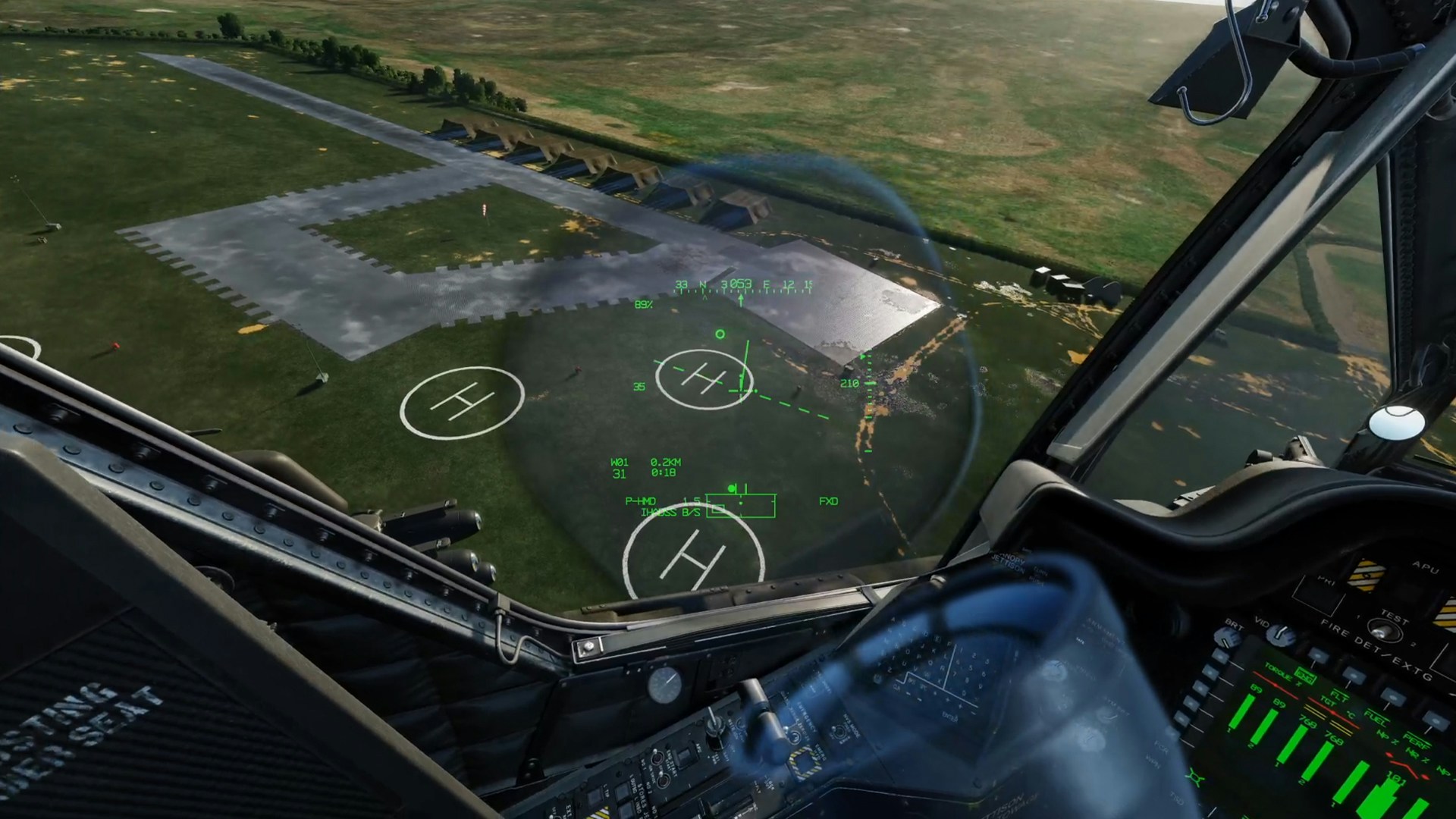1456x819 pixels.
Task: Click the VID video knob
Action: pyautogui.click(x=1281, y=634)
